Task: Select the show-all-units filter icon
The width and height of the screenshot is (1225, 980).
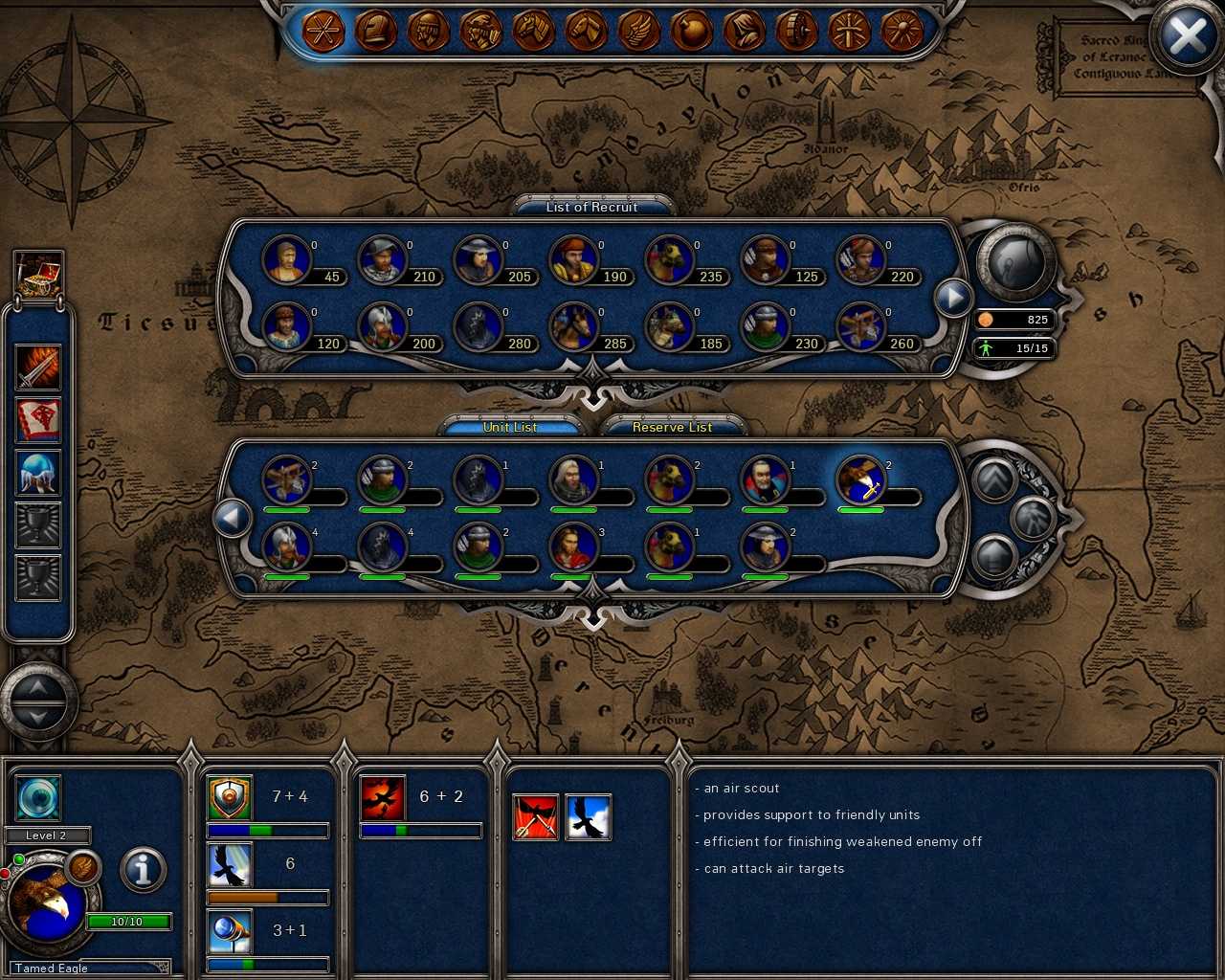Action: tap(325, 31)
